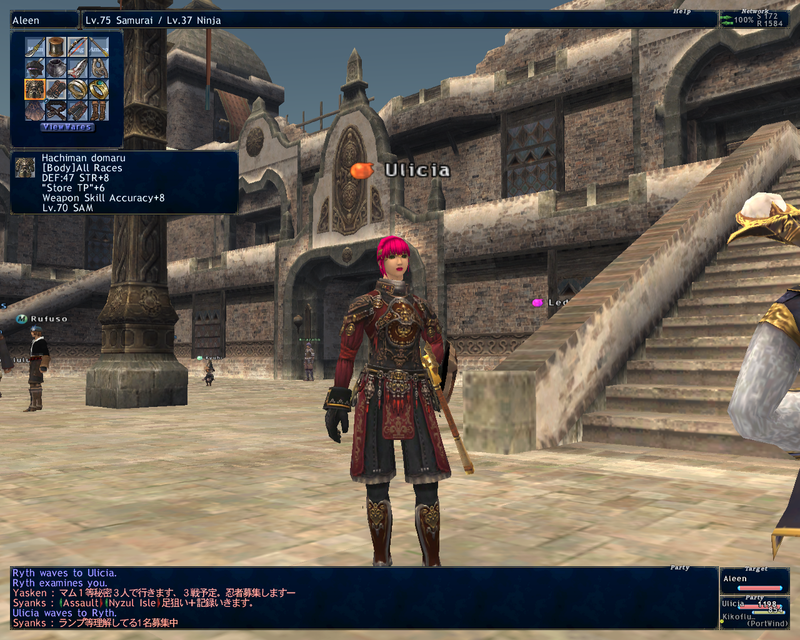The width and height of the screenshot is (800, 640).
Task: Choose the hands gauntlets slot
Action: [55, 88]
